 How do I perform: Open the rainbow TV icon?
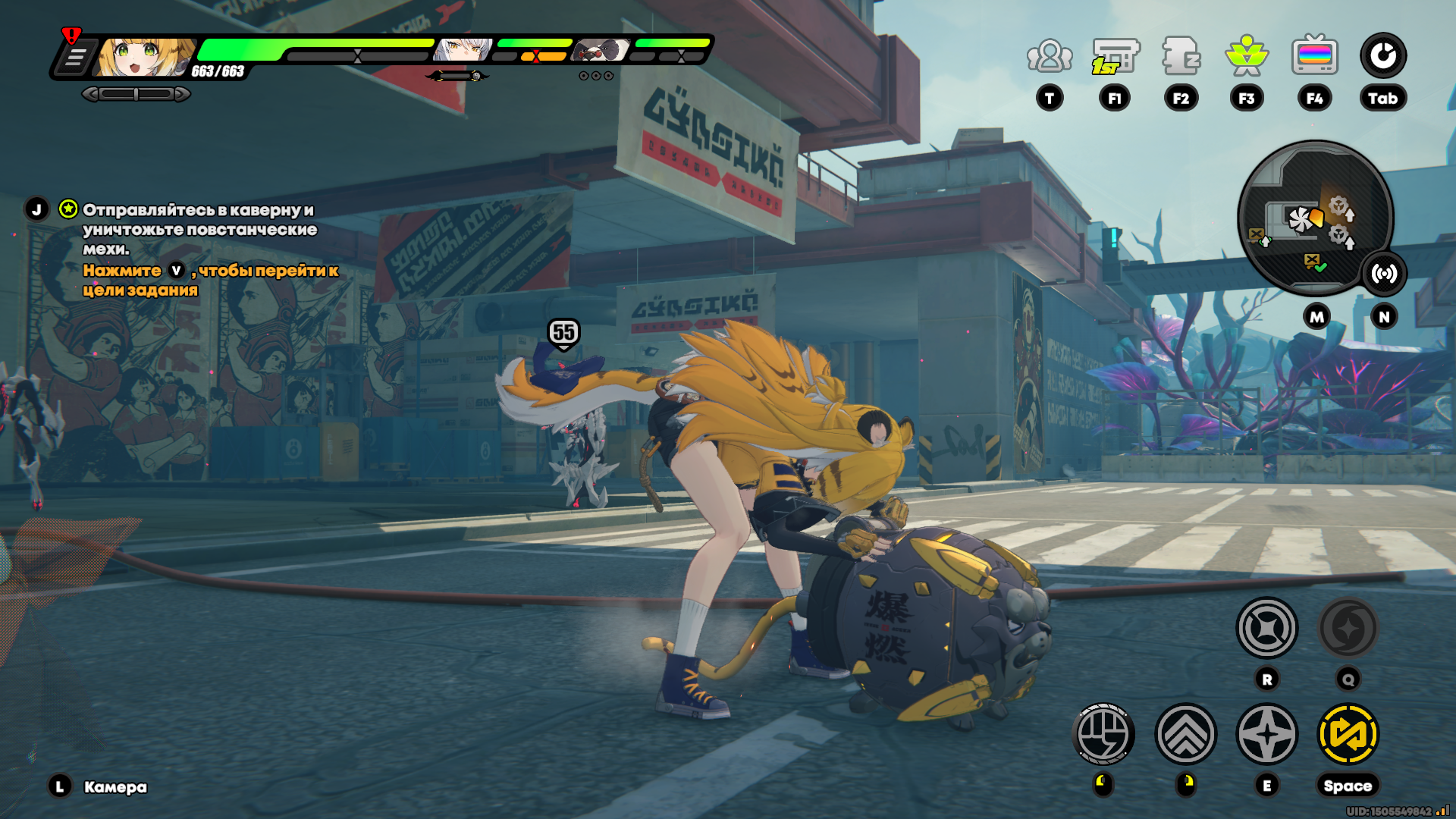point(1314,56)
